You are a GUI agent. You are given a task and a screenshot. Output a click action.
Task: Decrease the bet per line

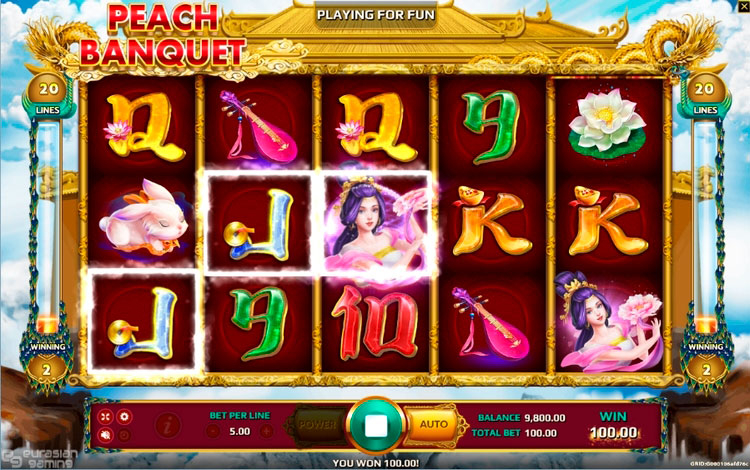coord(213,432)
